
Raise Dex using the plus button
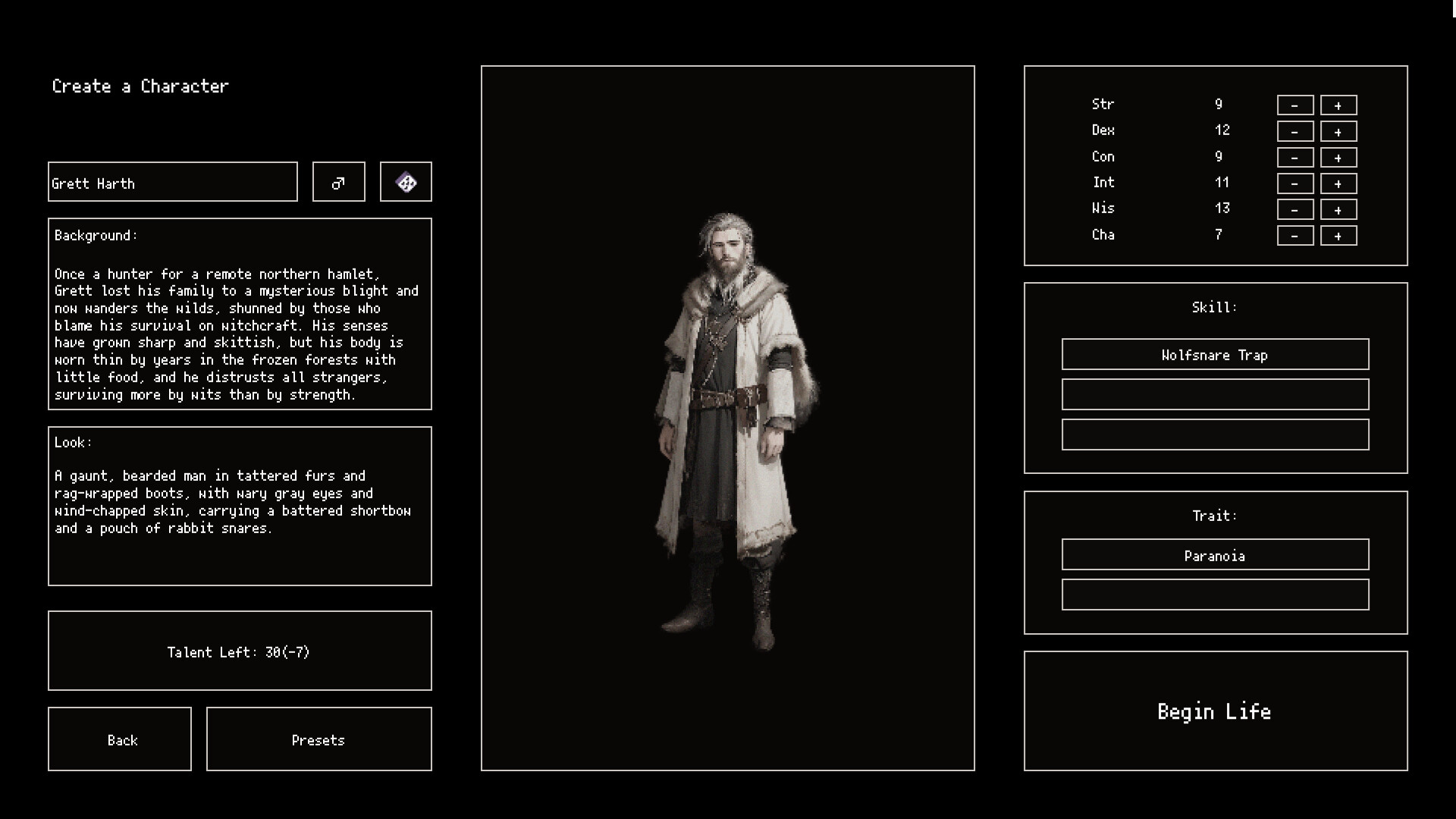coord(1338,131)
